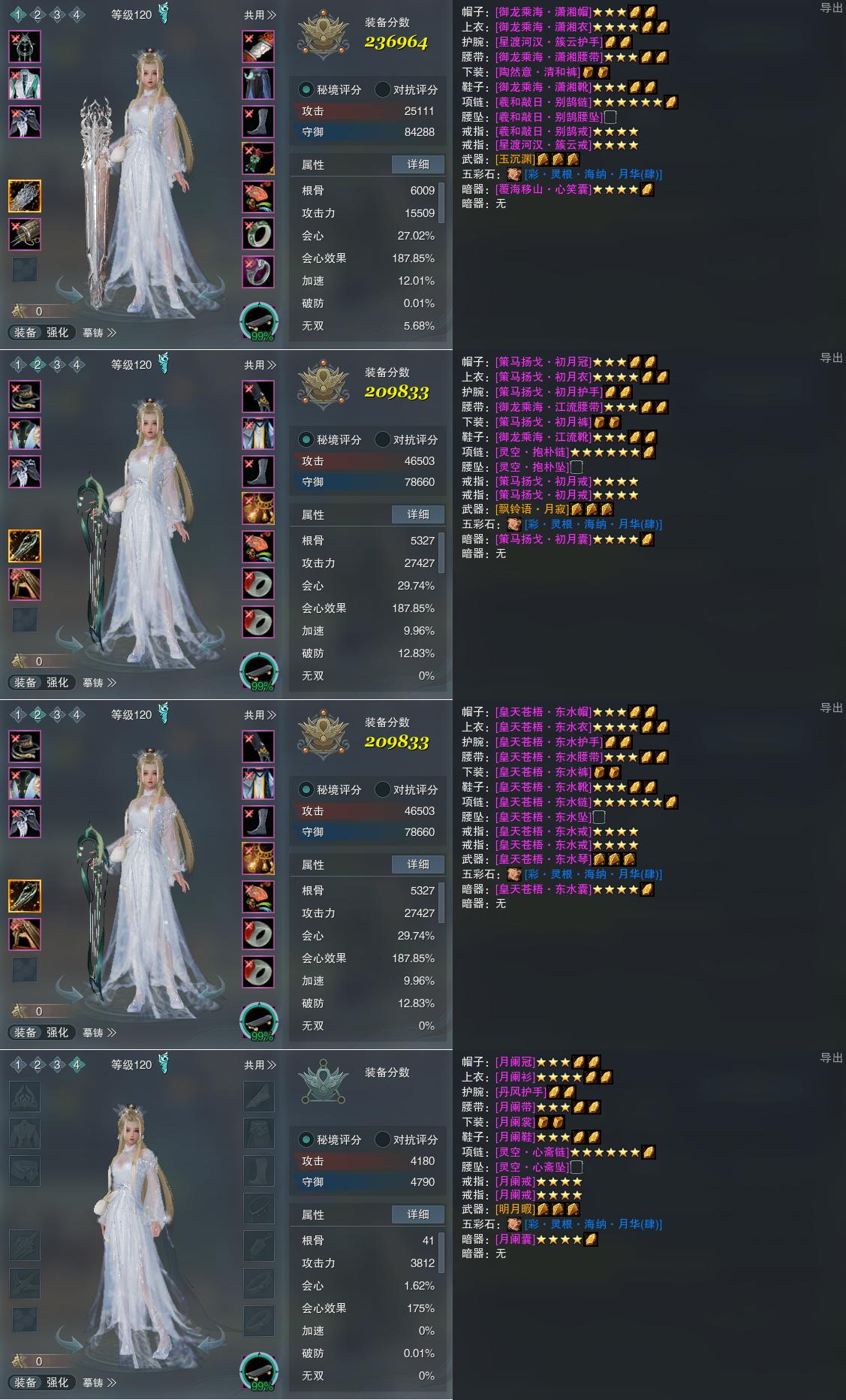Click 导出 beside the 御龙乘海·潇湘帽 gear list

tap(831, 8)
